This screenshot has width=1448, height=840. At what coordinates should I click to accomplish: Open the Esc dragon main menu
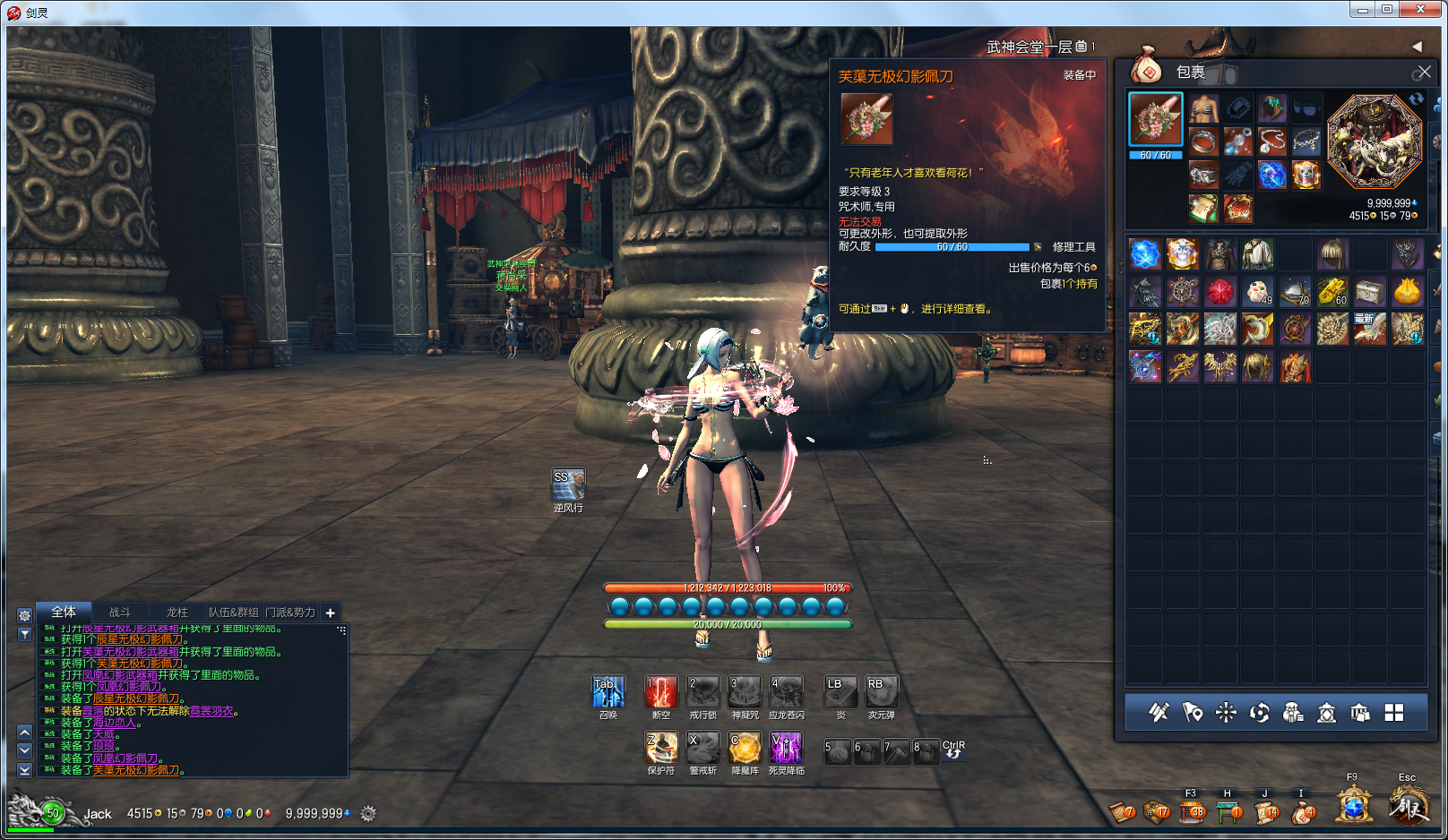[x=1408, y=806]
